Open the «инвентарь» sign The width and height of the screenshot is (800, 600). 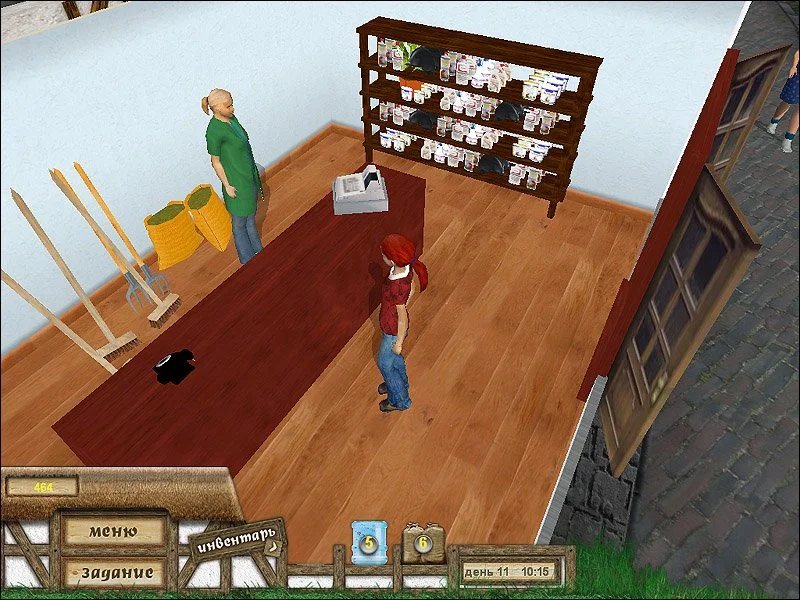235,540
